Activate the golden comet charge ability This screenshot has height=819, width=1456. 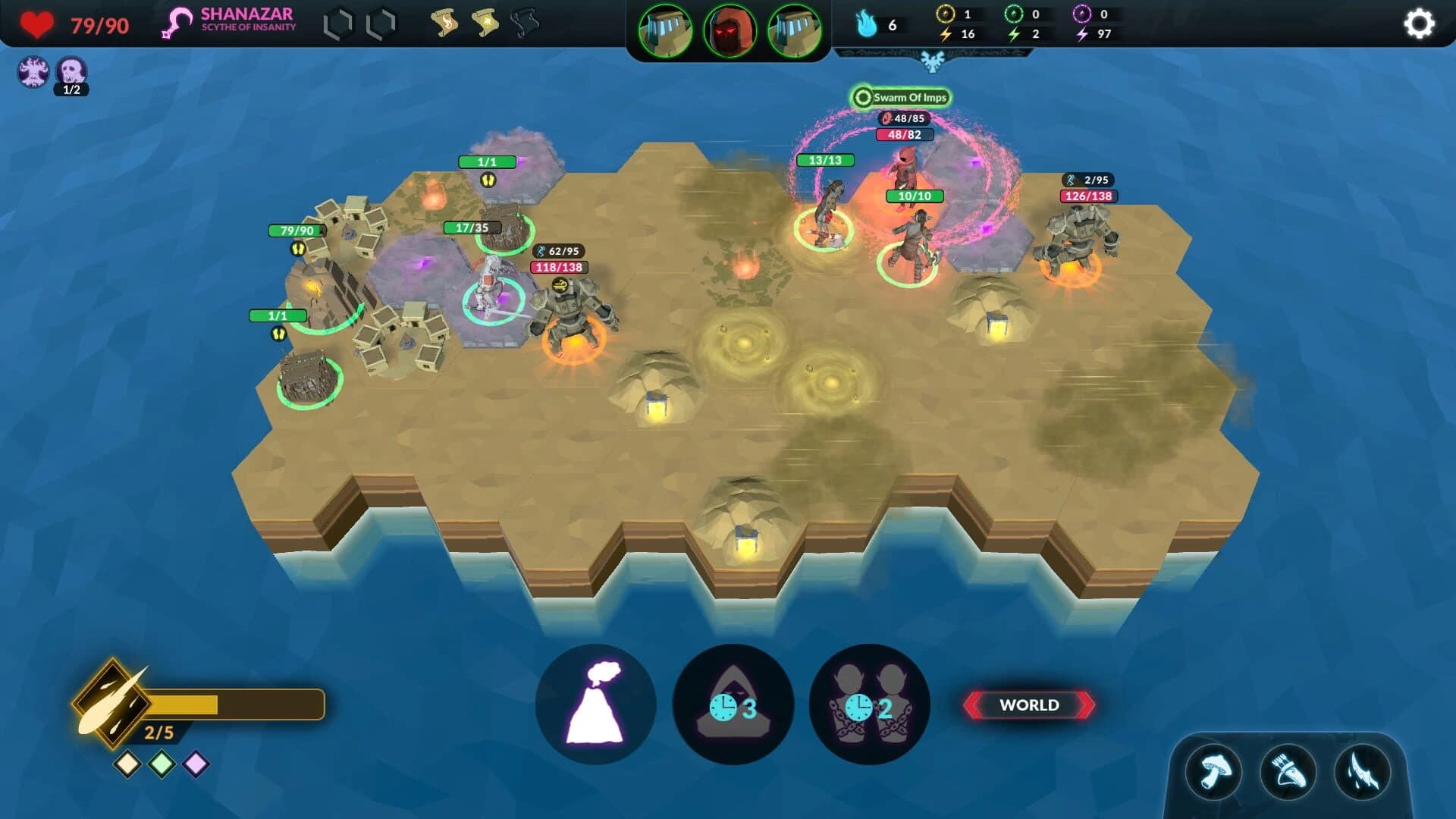tap(112, 704)
